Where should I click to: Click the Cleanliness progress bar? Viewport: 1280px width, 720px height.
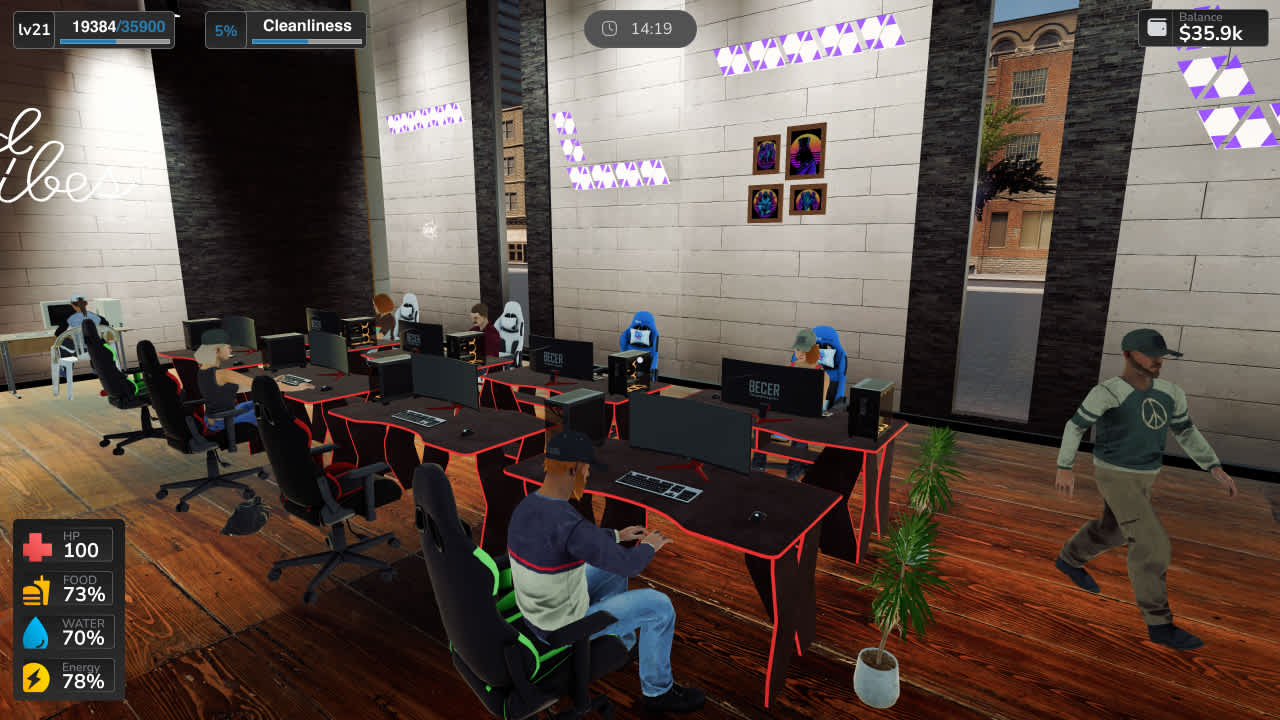pos(307,42)
